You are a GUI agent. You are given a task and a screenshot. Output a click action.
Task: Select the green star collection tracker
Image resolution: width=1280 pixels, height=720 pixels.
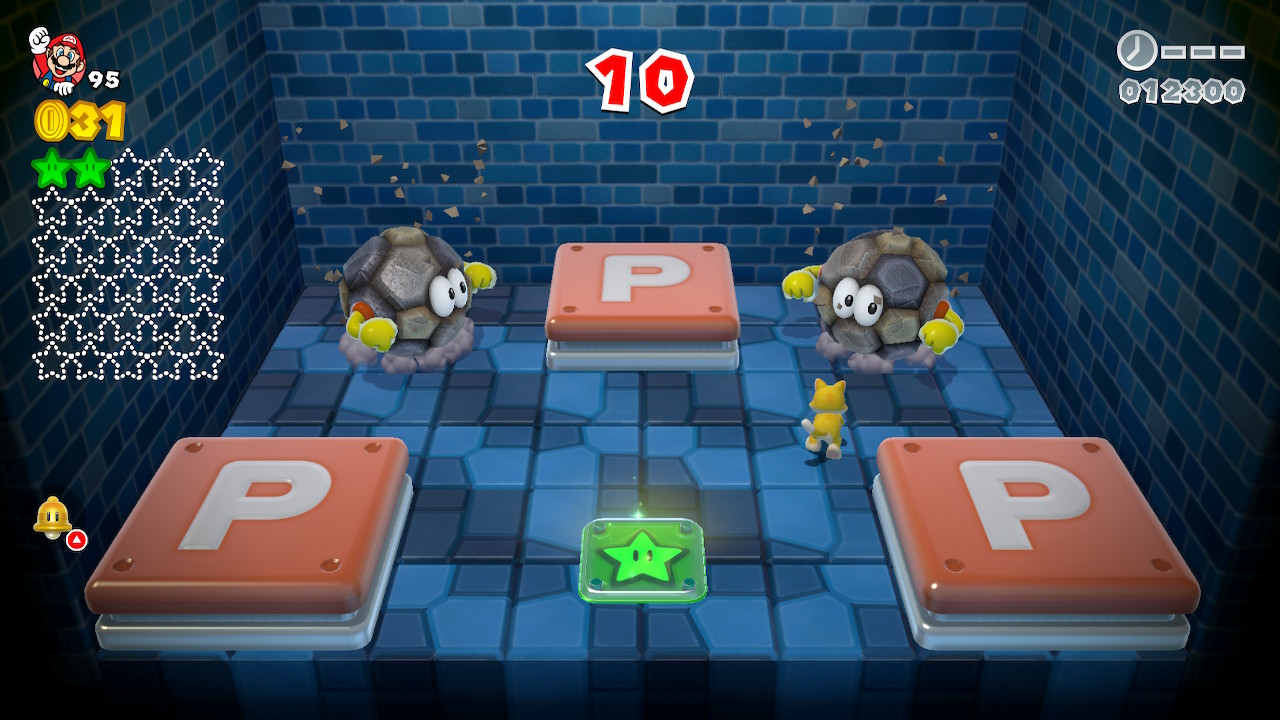127,264
